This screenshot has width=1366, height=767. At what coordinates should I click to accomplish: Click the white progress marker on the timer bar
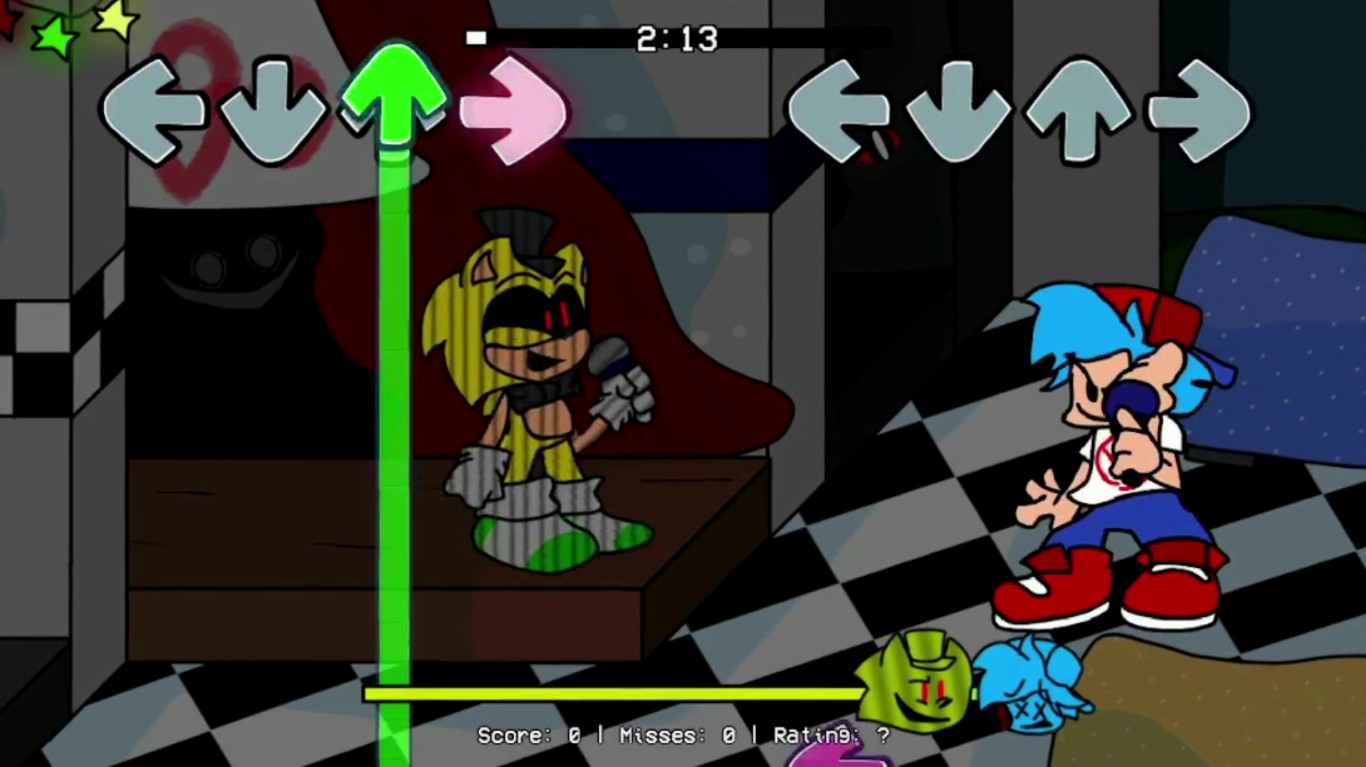[x=475, y=38]
